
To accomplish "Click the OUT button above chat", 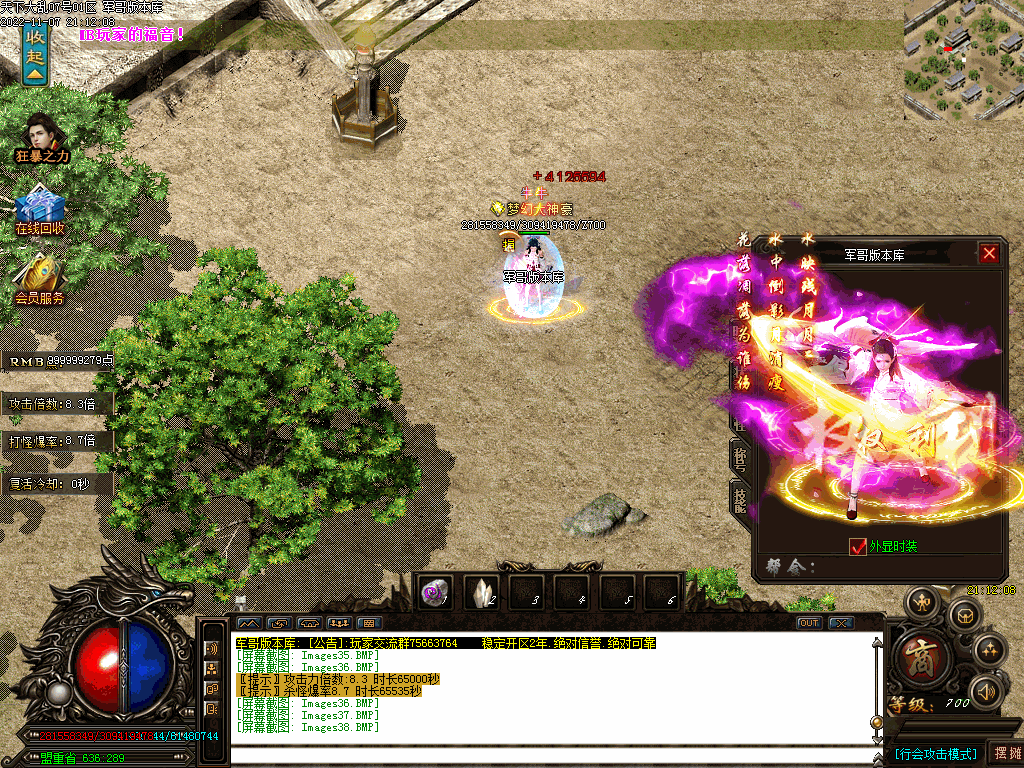I will (809, 623).
